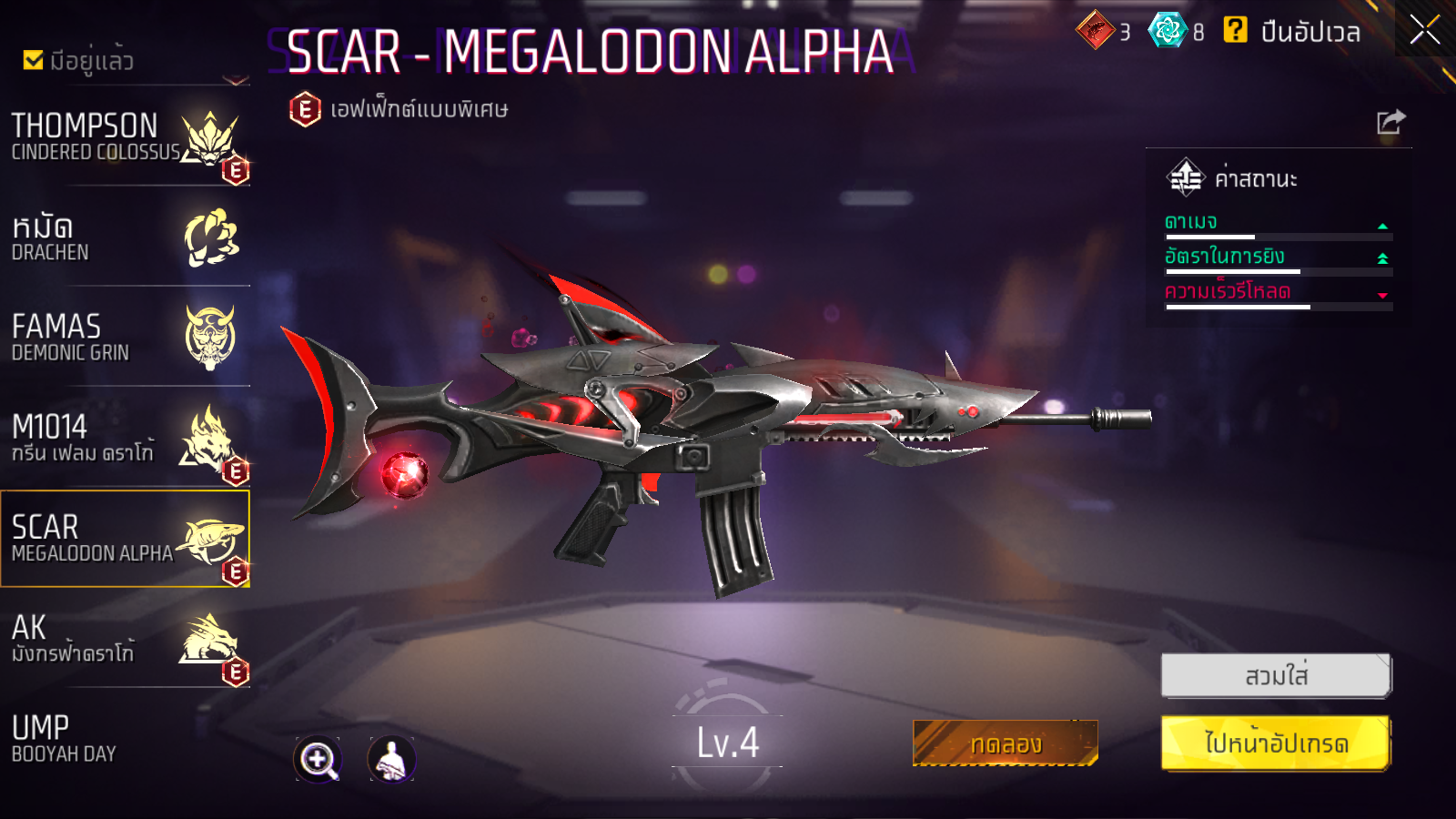
Task: Pick the M1014 Green Flame Draco skin
Action: coord(125,438)
